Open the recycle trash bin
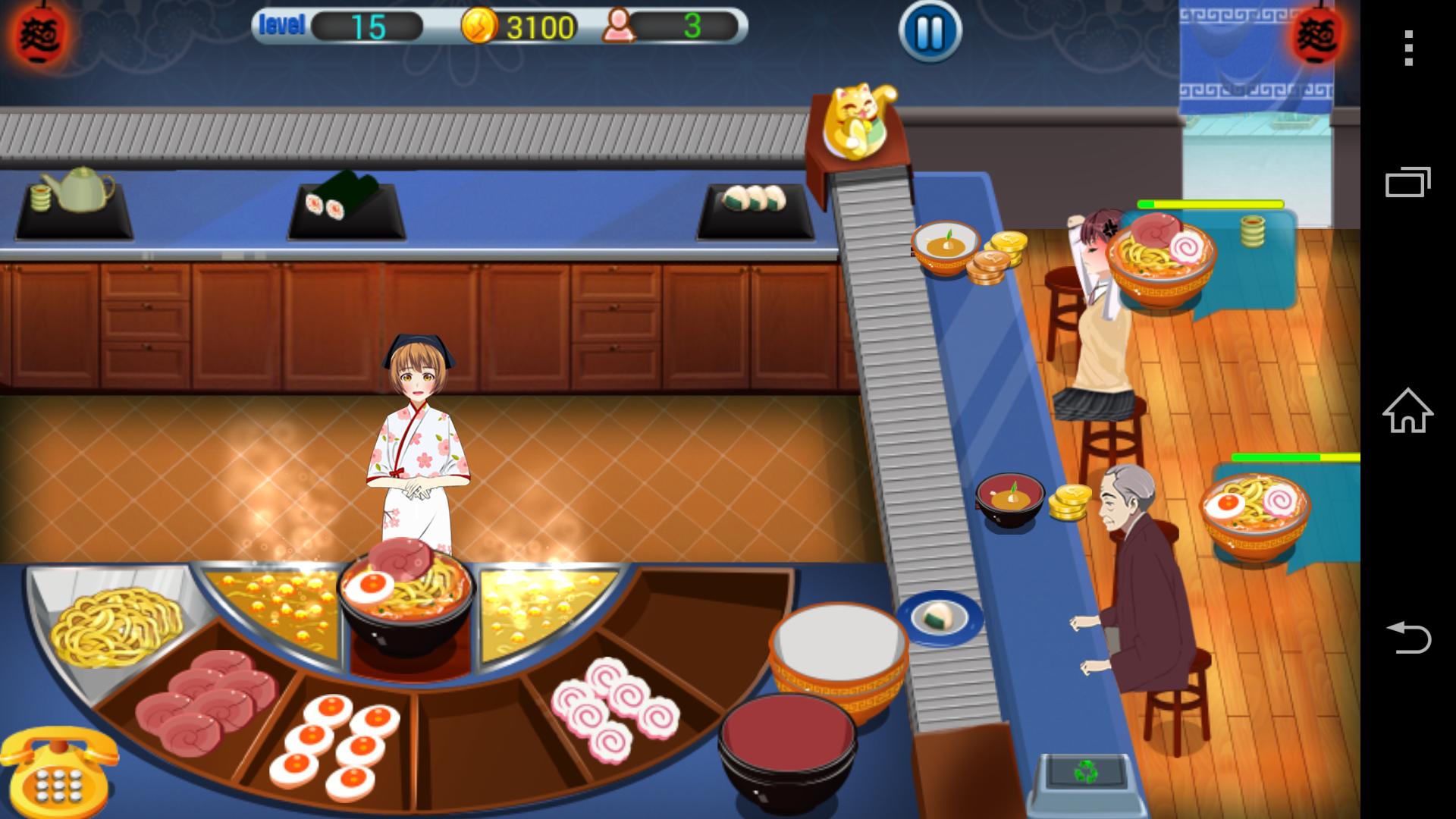 1085,773
